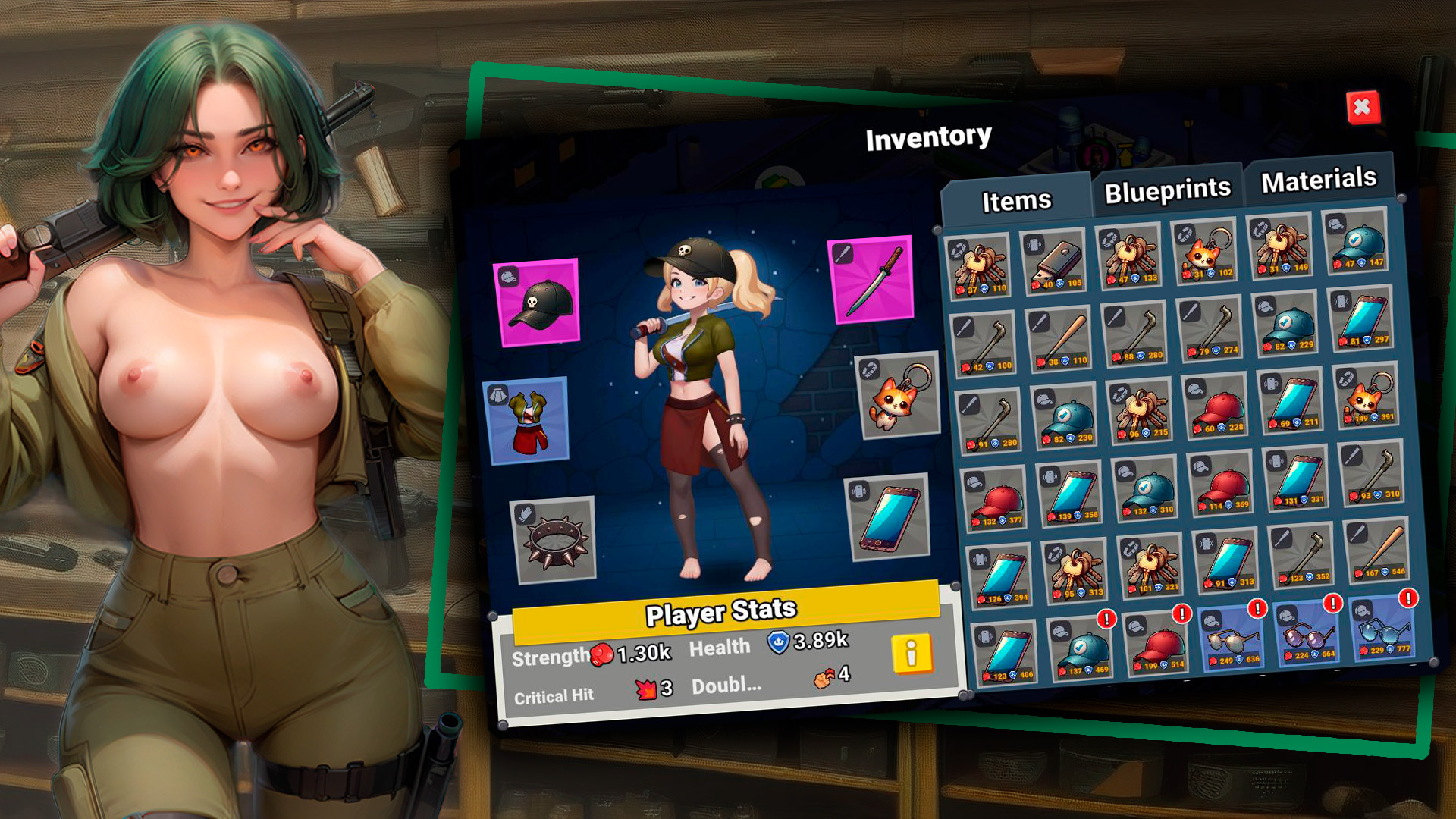Open the Blueprints tab
The height and width of the screenshot is (819, 1456).
[x=1167, y=190]
